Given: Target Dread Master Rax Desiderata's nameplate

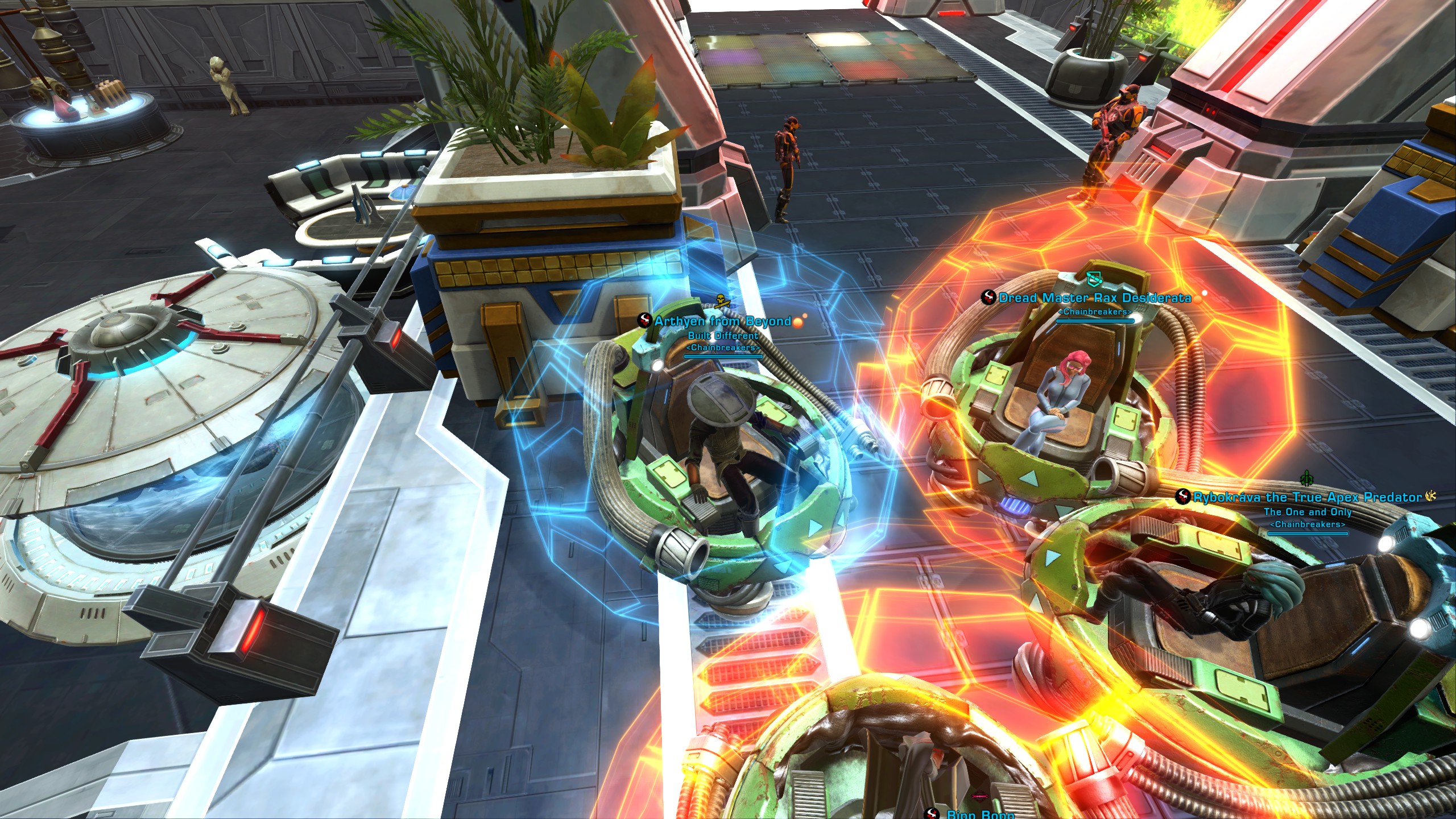Looking at the screenshot, I should tap(1094, 298).
